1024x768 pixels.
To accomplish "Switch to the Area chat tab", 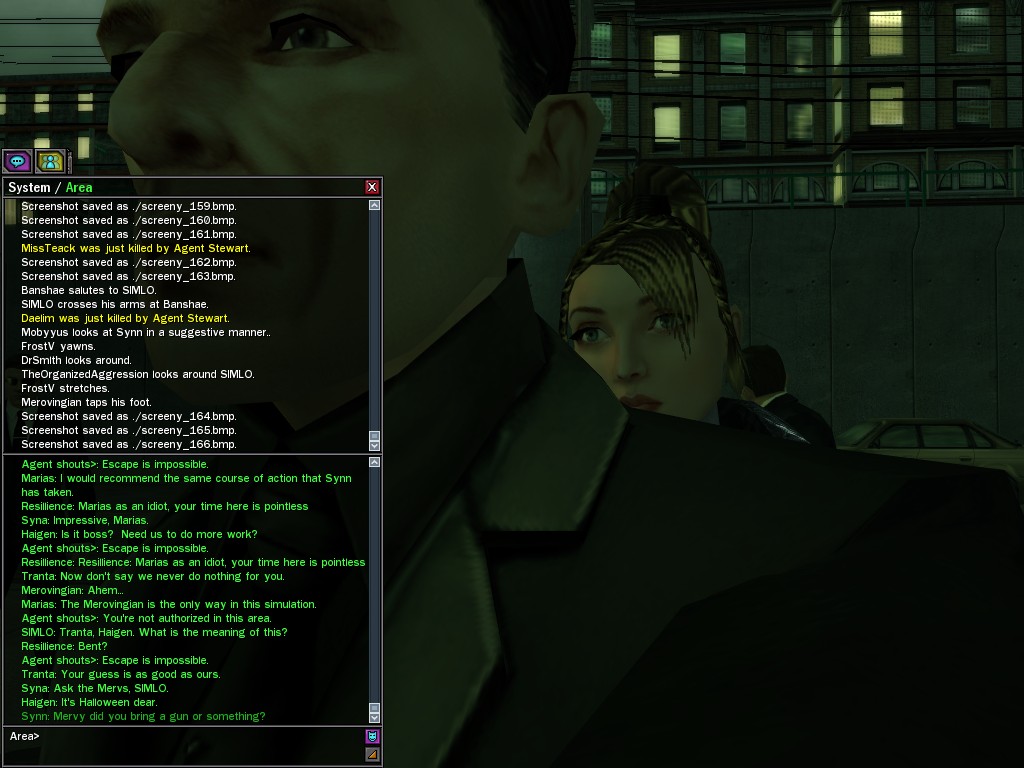I will pyautogui.click(x=79, y=188).
